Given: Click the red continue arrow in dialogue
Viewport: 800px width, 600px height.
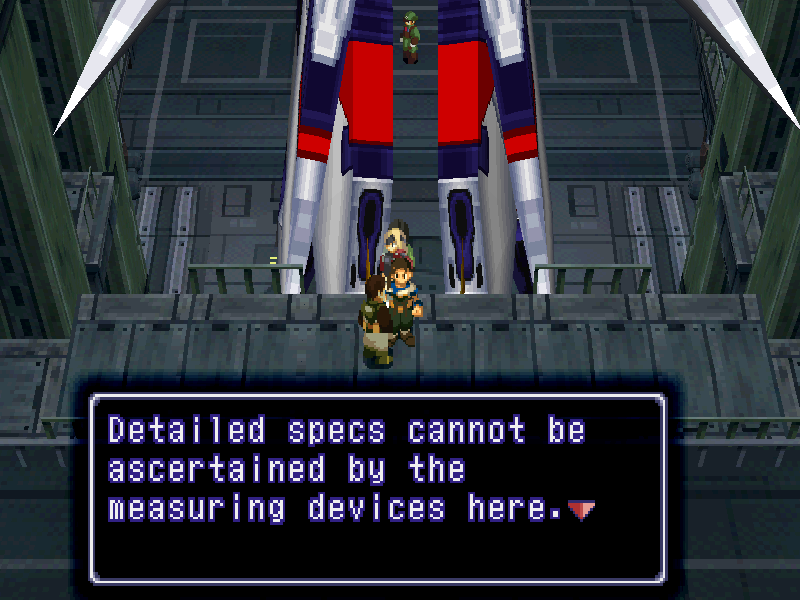Looking at the screenshot, I should click(581, 510).
